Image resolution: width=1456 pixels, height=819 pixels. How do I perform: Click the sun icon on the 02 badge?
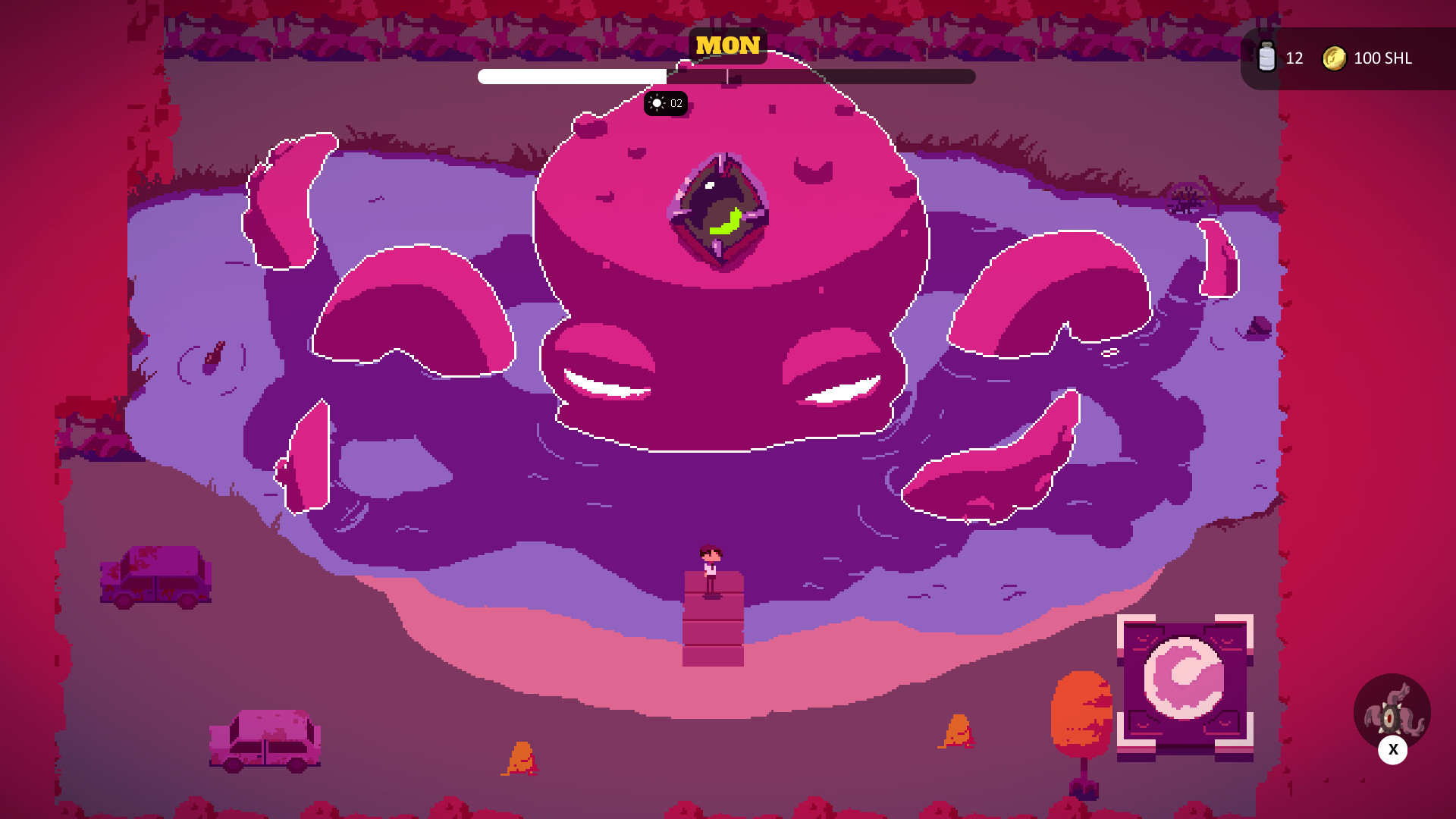pos(655,103)
